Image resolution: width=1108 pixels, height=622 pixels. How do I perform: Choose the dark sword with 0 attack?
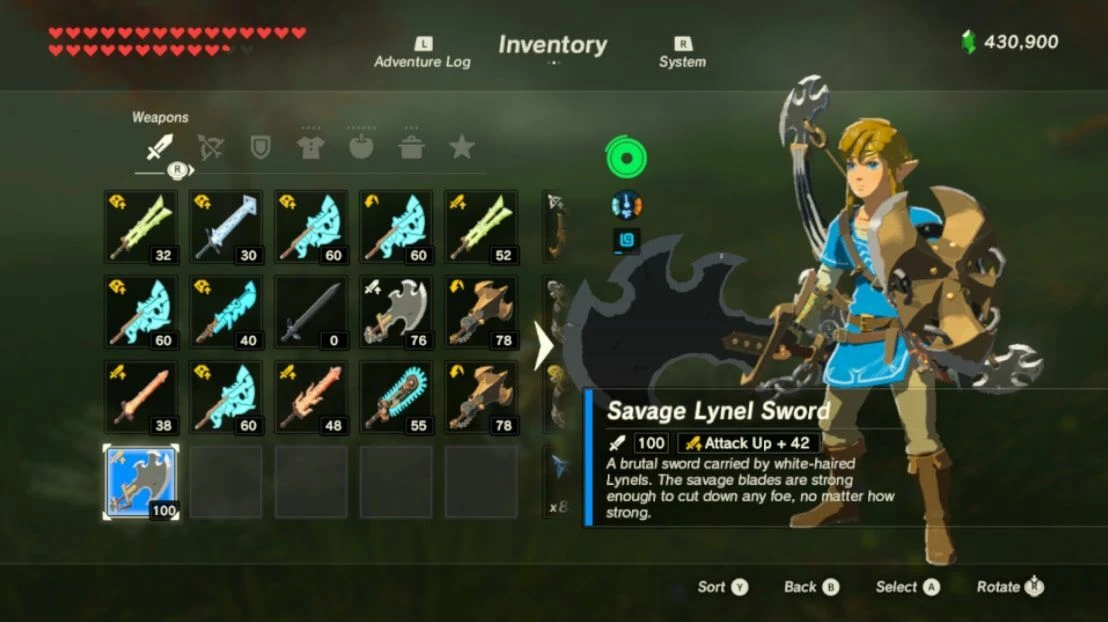tap(311, 312)
